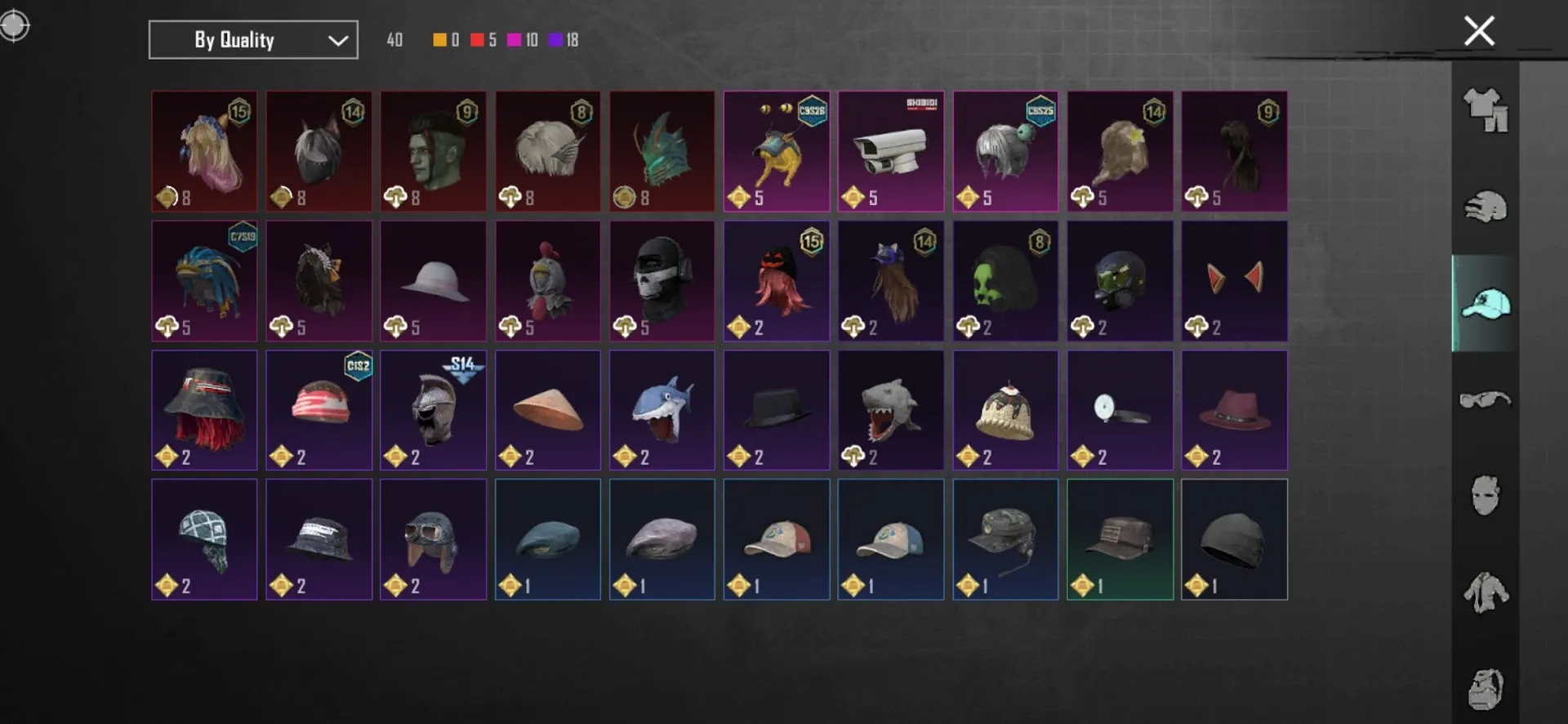Image resolution: width=1568 pixels, height=724 pixels.
Task: Select the skull balaclava mask
Action: [661, 280]
